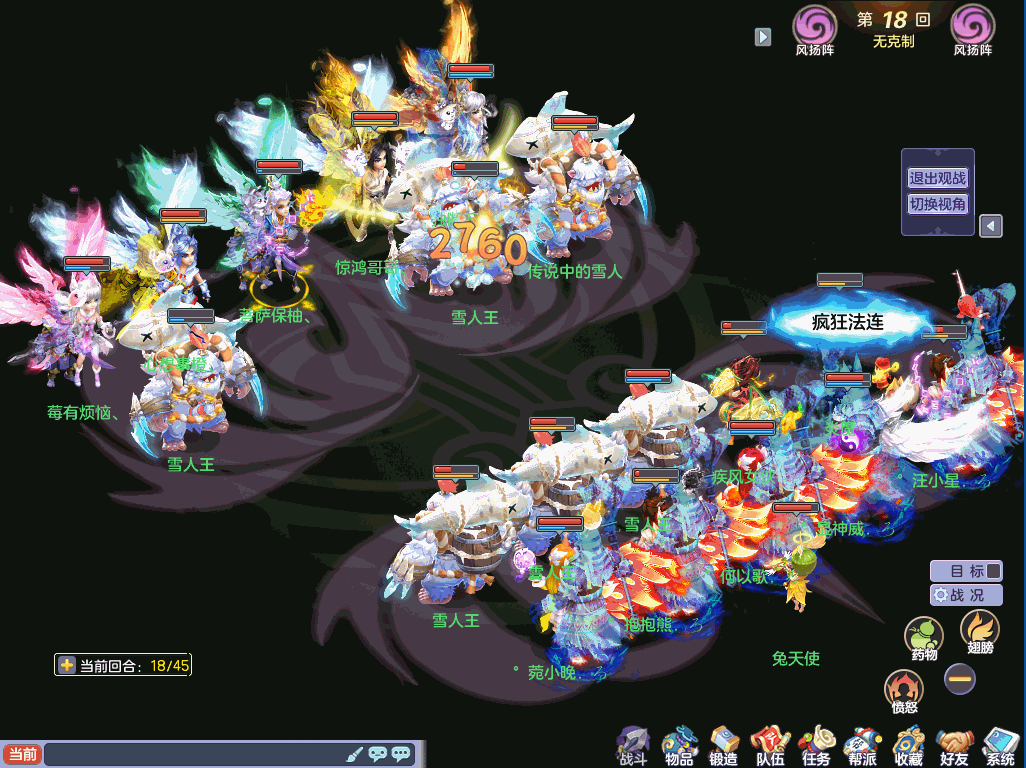Open the 战斗 battle menu

[632, 745]
